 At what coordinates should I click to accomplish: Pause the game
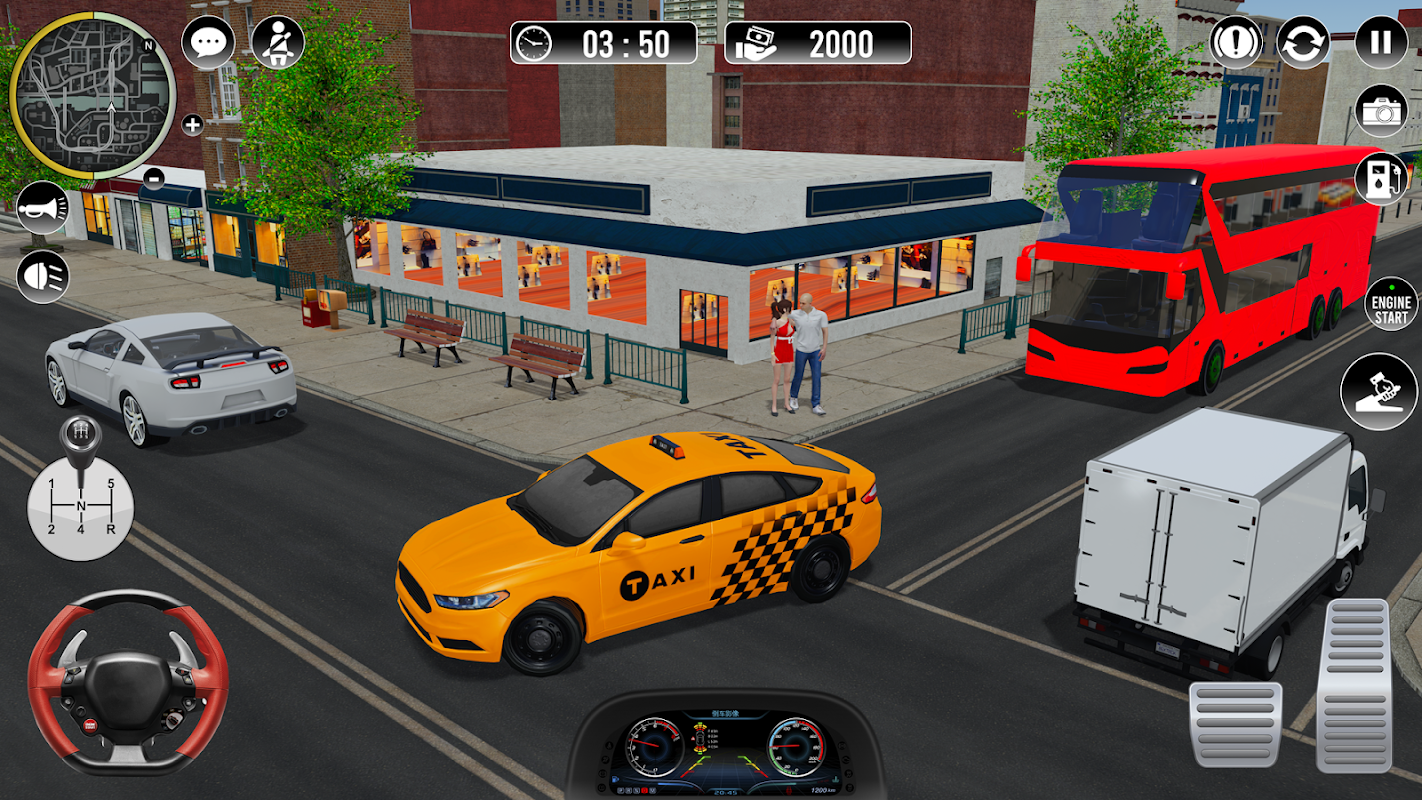(1381, 43)
